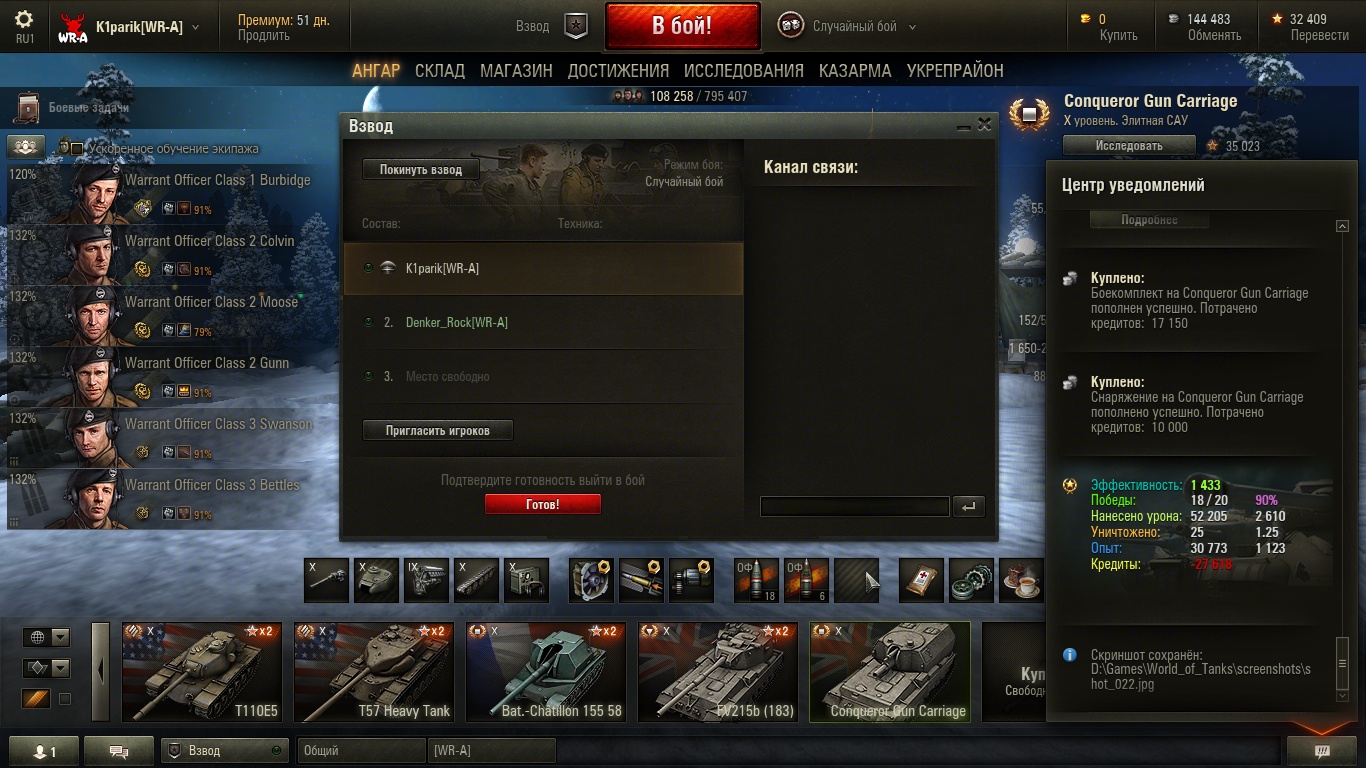Open the Случайный бой battle mode dropdown

(x=855, y=27)
